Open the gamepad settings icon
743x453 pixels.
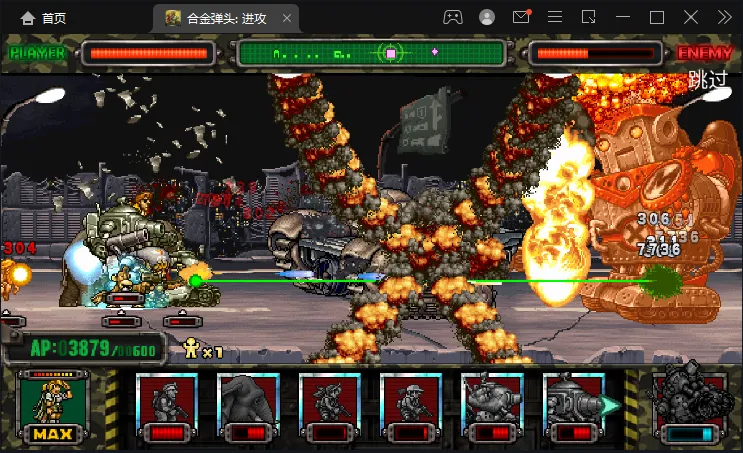pos(453,17)
